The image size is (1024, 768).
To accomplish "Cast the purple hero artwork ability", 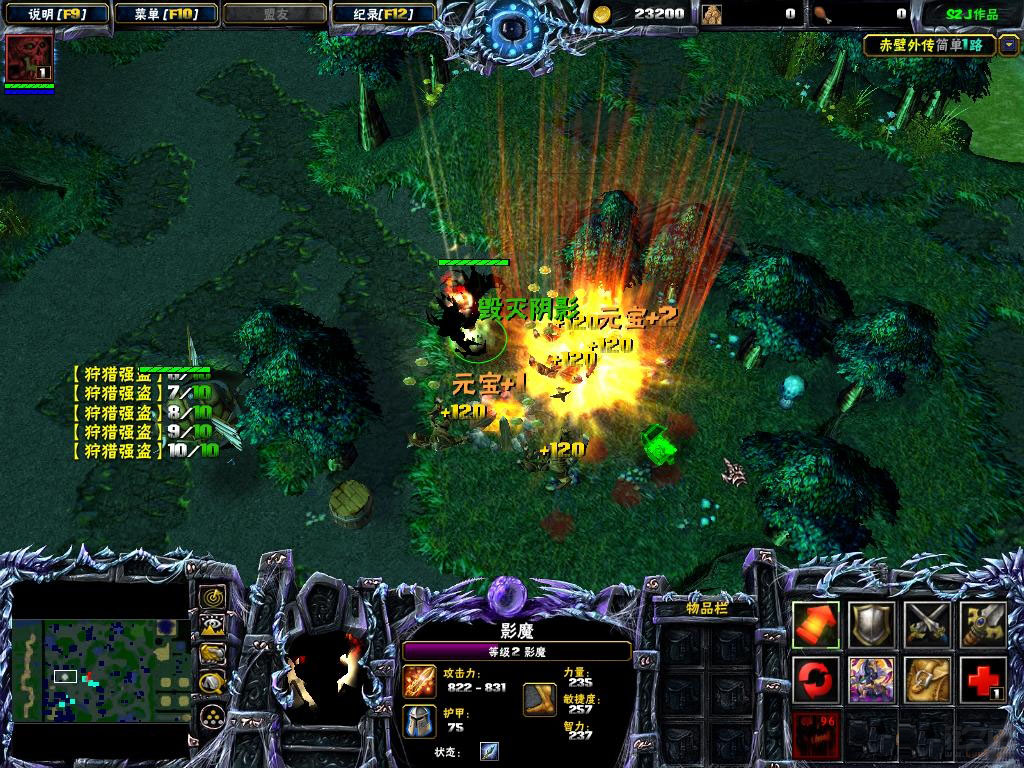I will (x=871, y=680).
